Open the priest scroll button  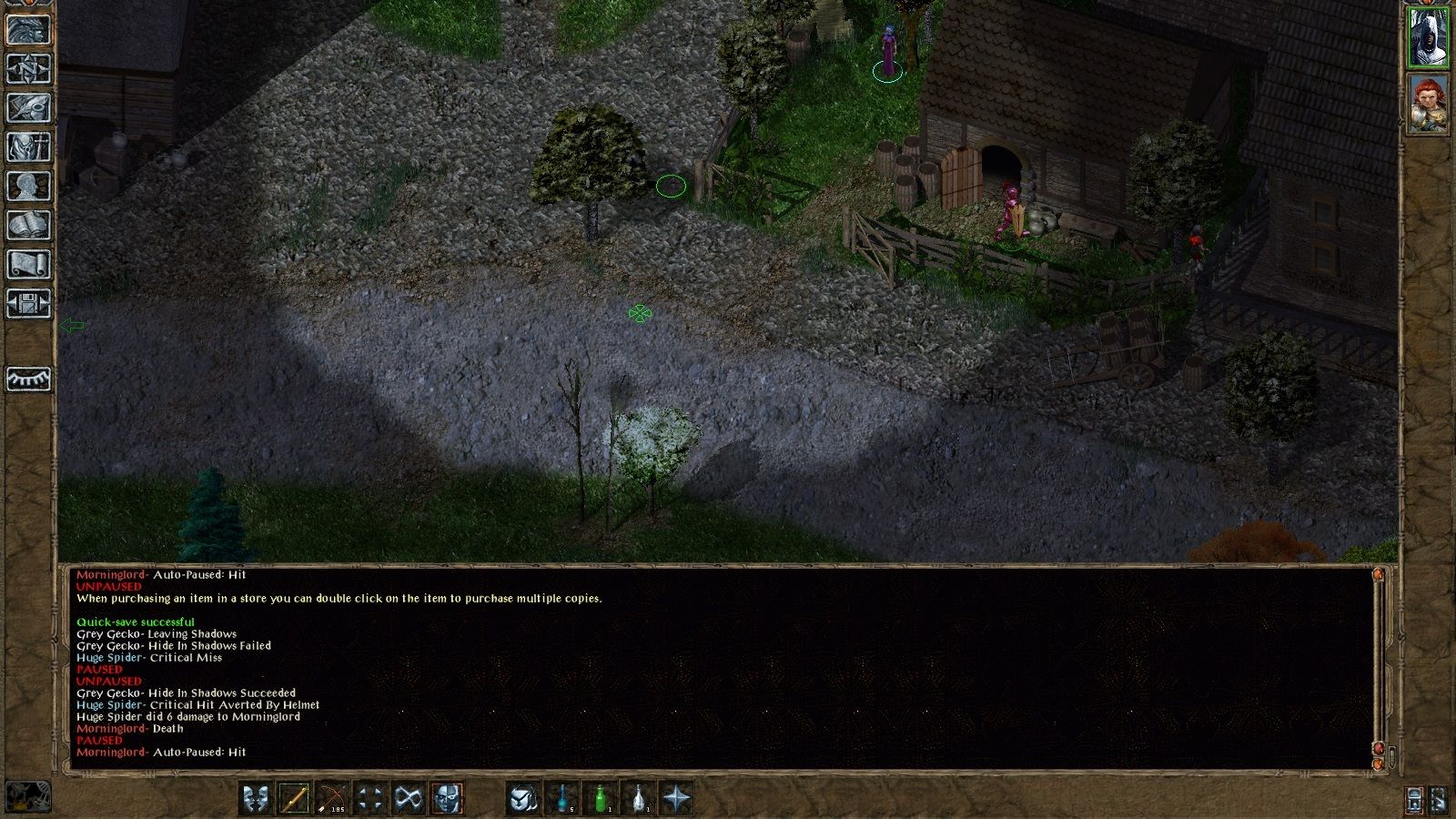pyautogui.click(x=28, y=265)
